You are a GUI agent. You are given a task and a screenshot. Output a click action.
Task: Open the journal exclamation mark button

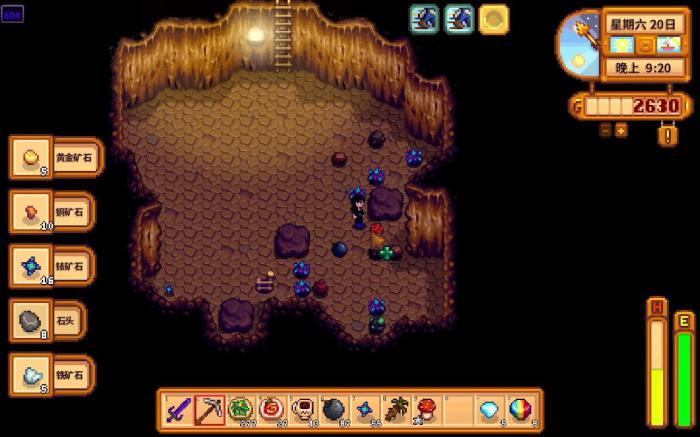667,134
